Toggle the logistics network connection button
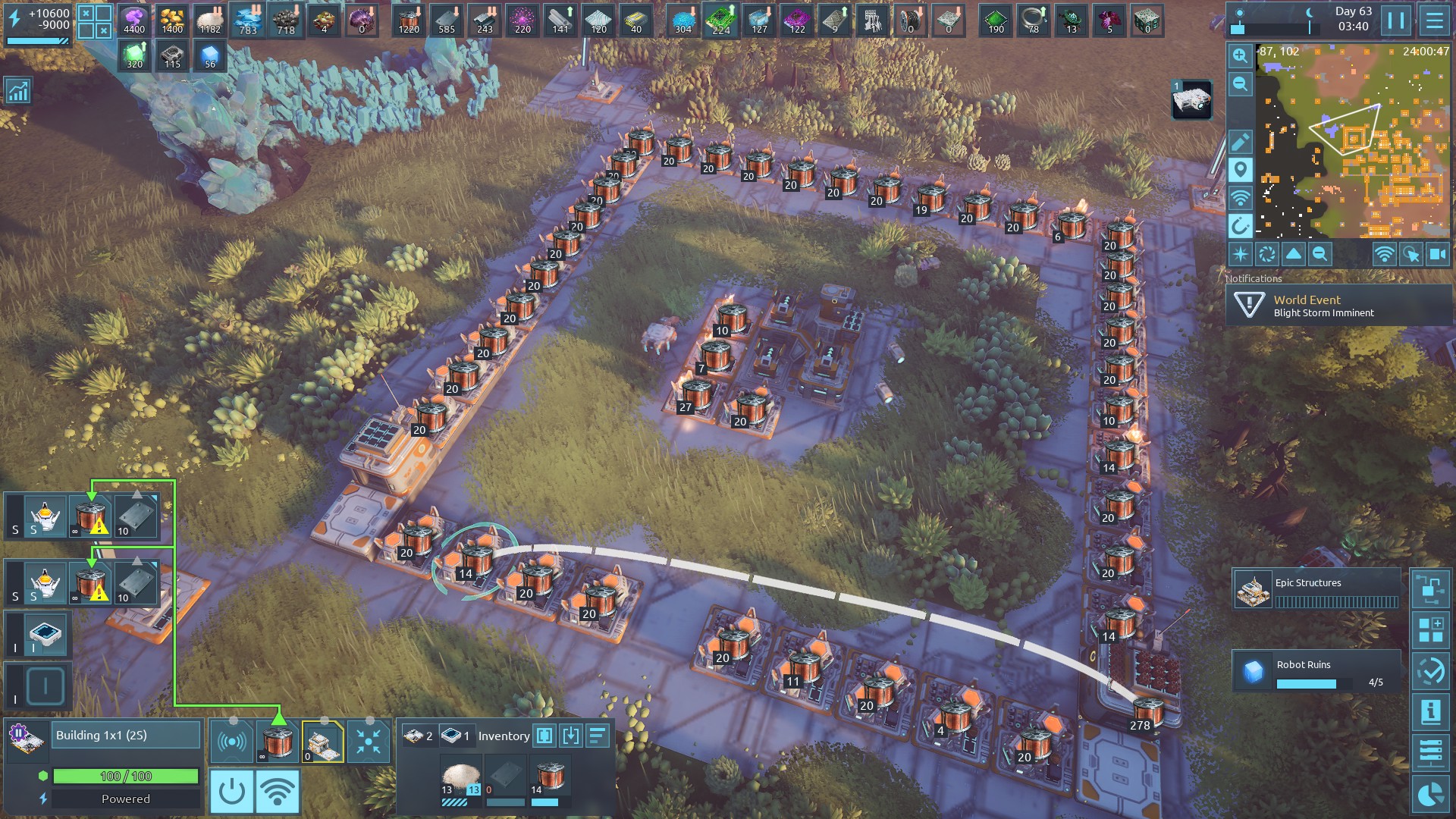The image size is (1456, 819). click(278, 792)
